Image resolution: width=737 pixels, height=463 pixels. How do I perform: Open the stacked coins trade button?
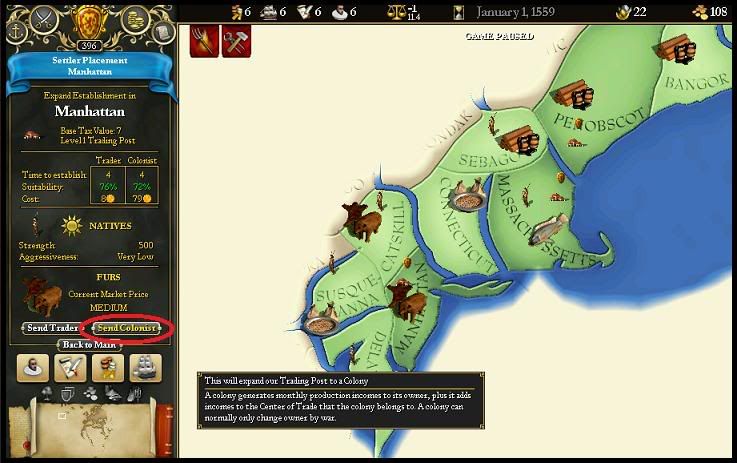(108, 368)
